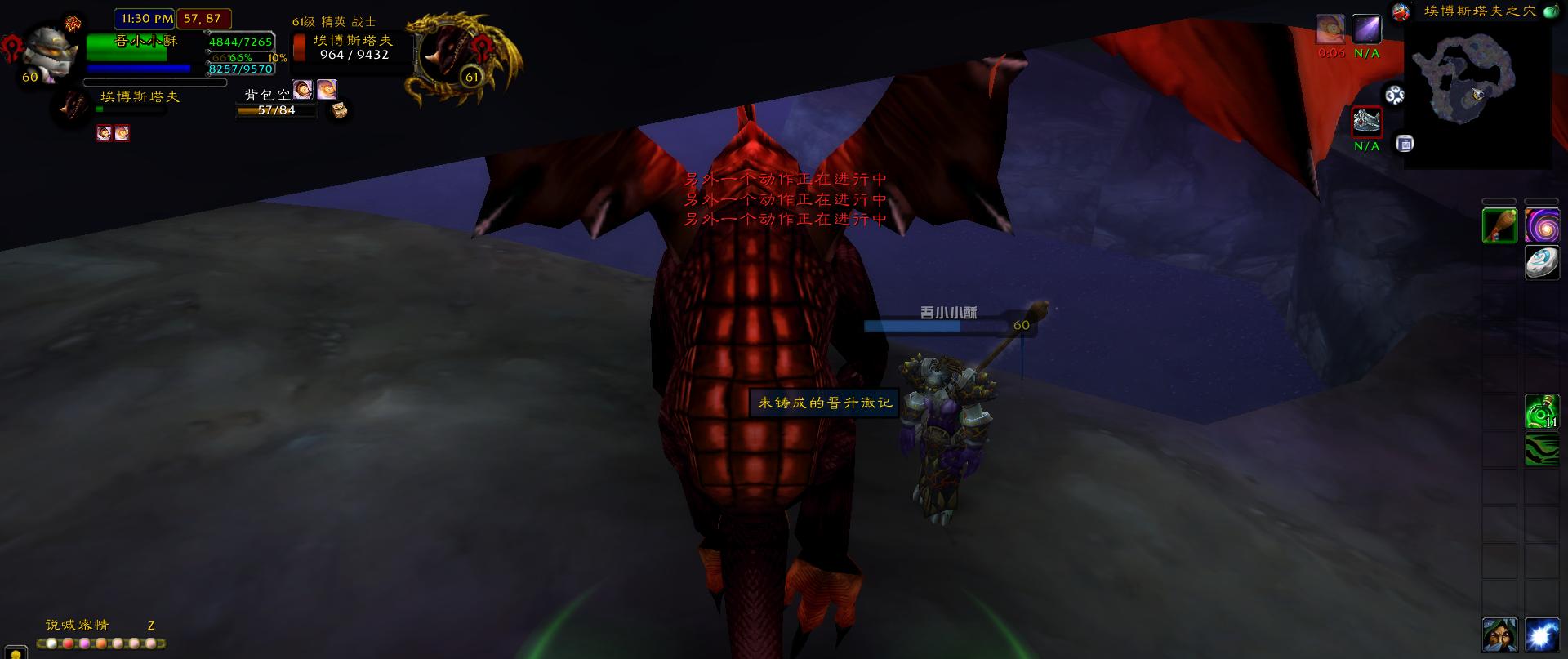Click the purple swirl spell icon on right action bar
Image resolution: width=1568 pixels, height=659 pixels.
[1543, 225]
